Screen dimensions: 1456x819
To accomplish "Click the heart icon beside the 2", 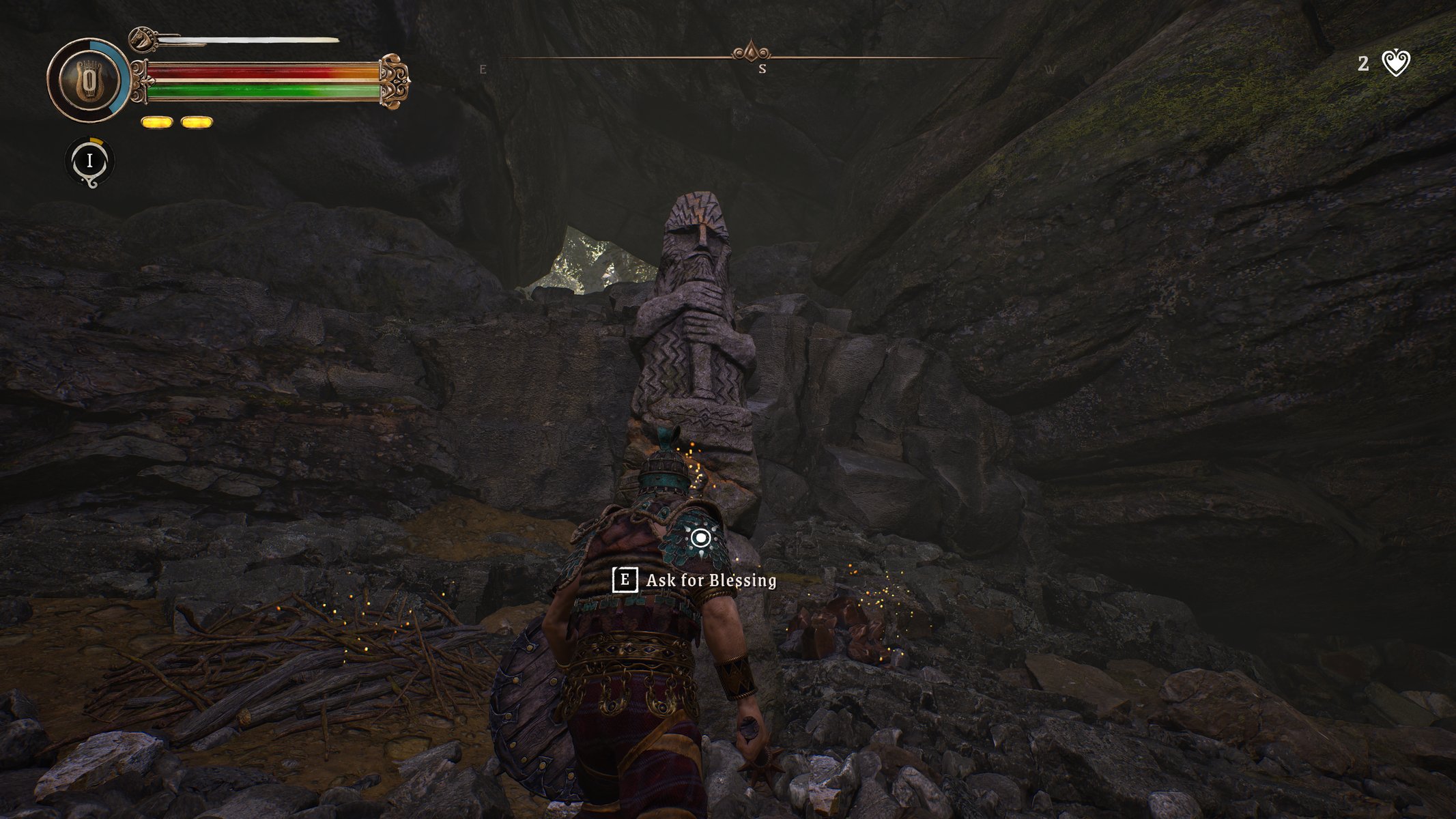I will [1395, 64].
